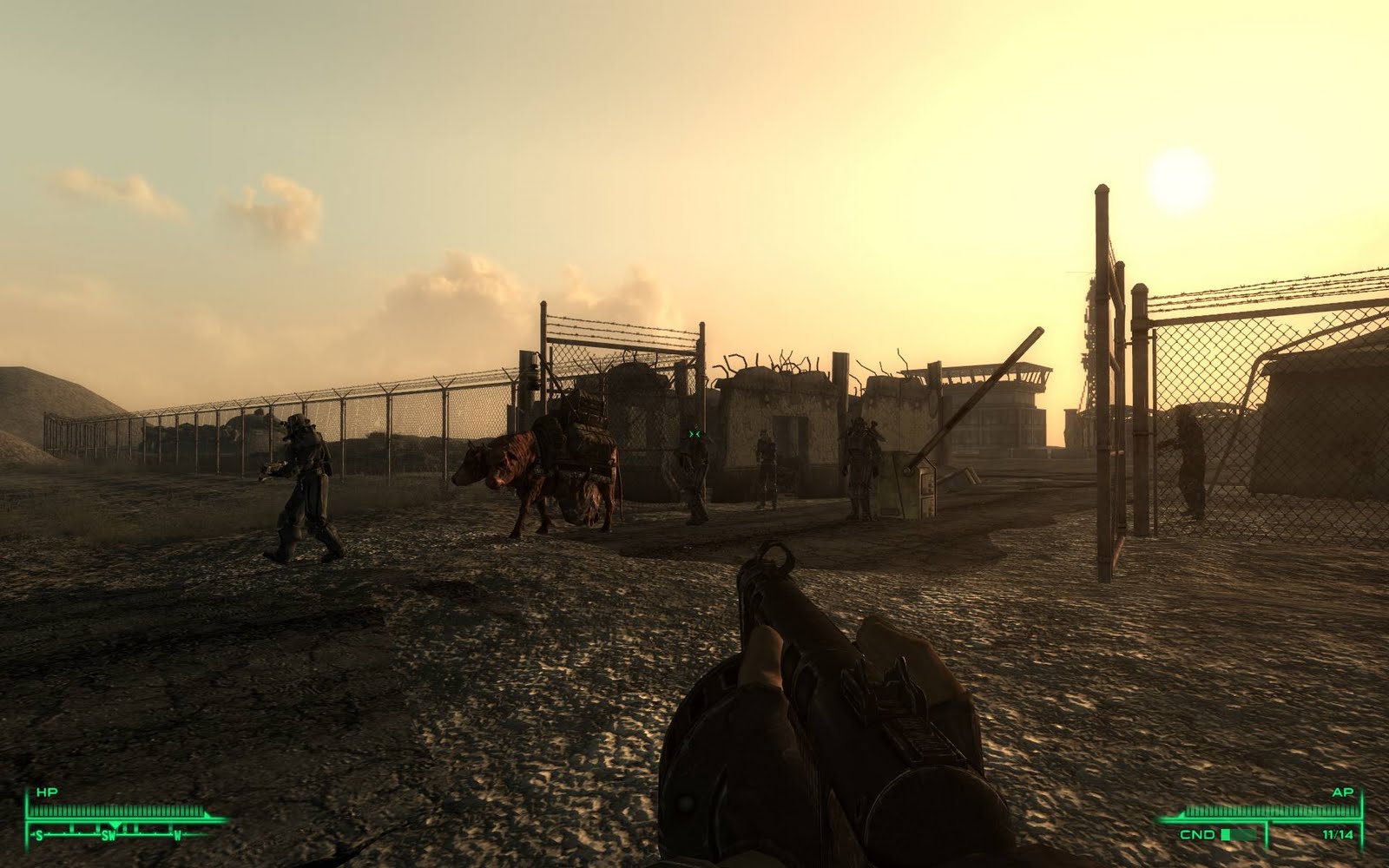
Task: Click the compass direction pointer arrow
Action: pyautogui.click(x=115, y=825)
